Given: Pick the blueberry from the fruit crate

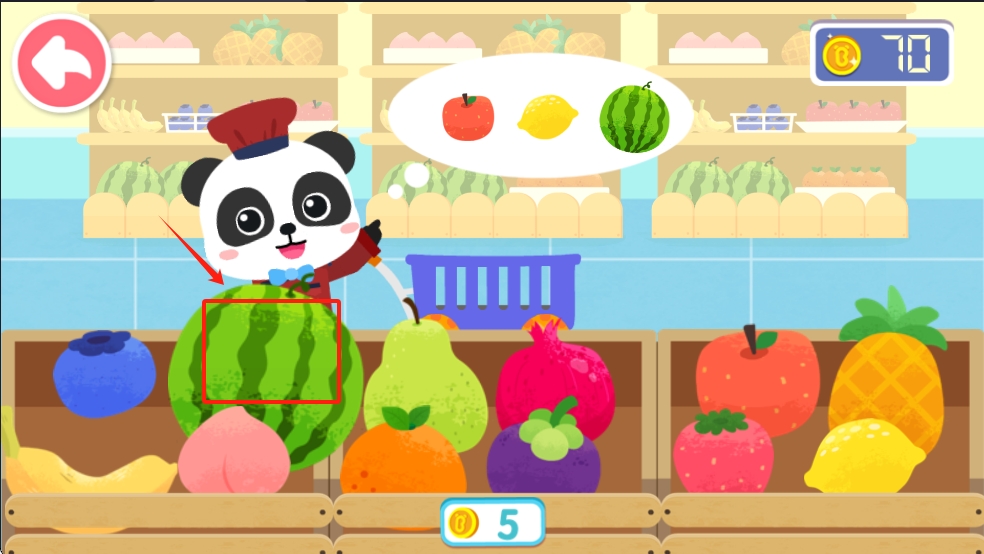Looking at the screenshot, I should pyautogui.click(x=104, y=377).
